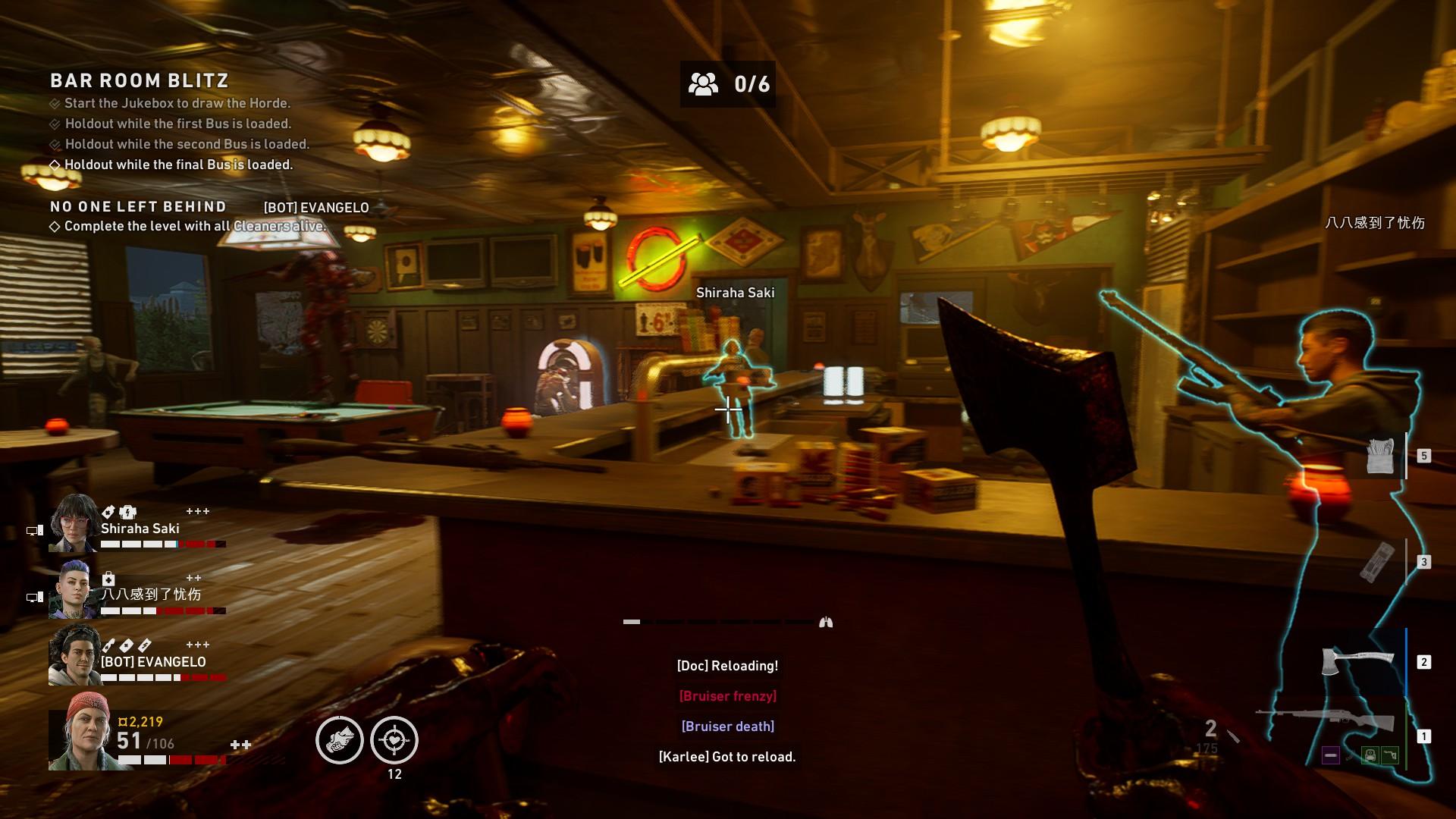Activate the crosshair heart ability icon

click(x=394, y=740)
